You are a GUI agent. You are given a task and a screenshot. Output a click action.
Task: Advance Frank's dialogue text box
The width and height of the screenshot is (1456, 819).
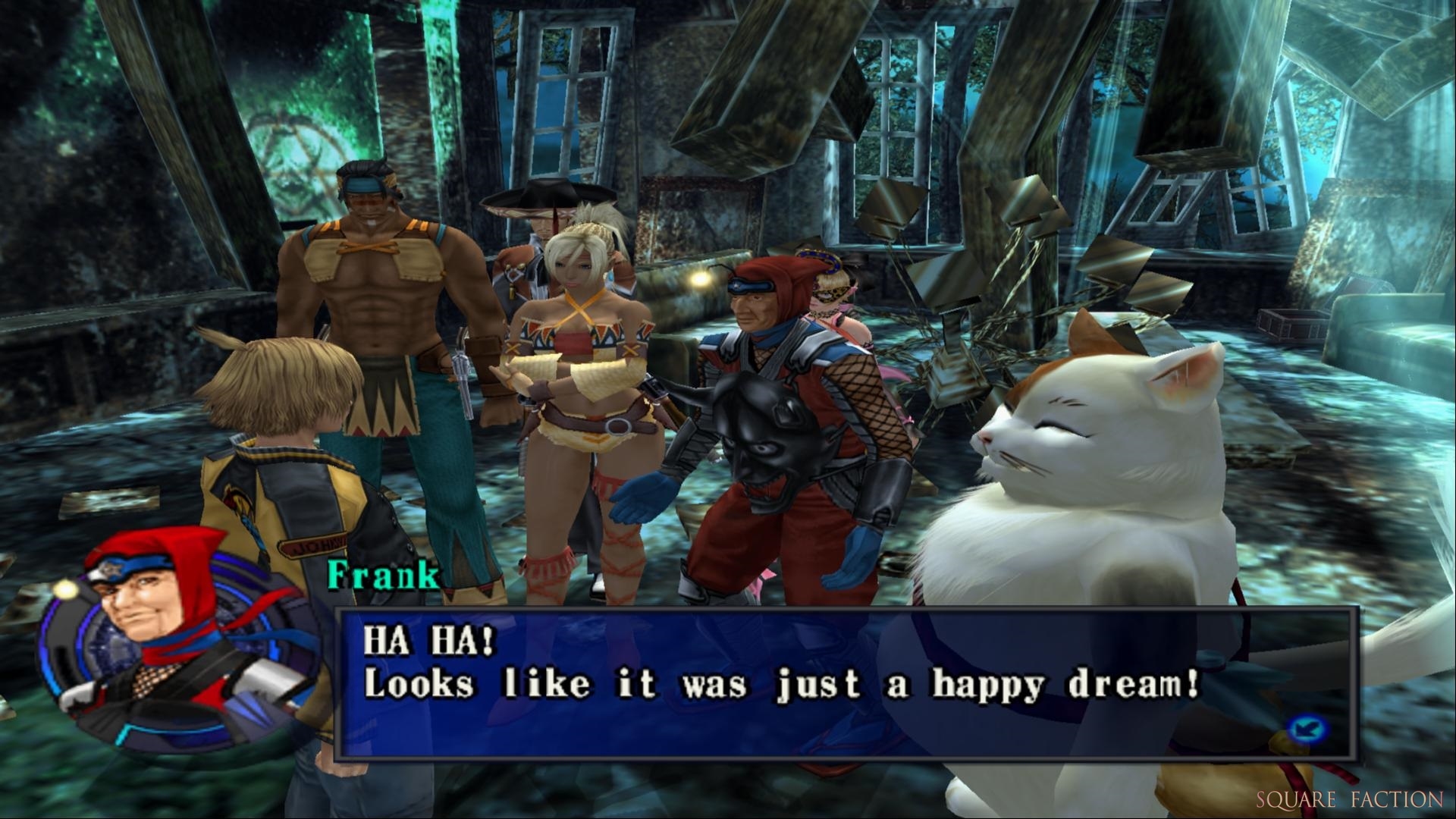[843, 682]
